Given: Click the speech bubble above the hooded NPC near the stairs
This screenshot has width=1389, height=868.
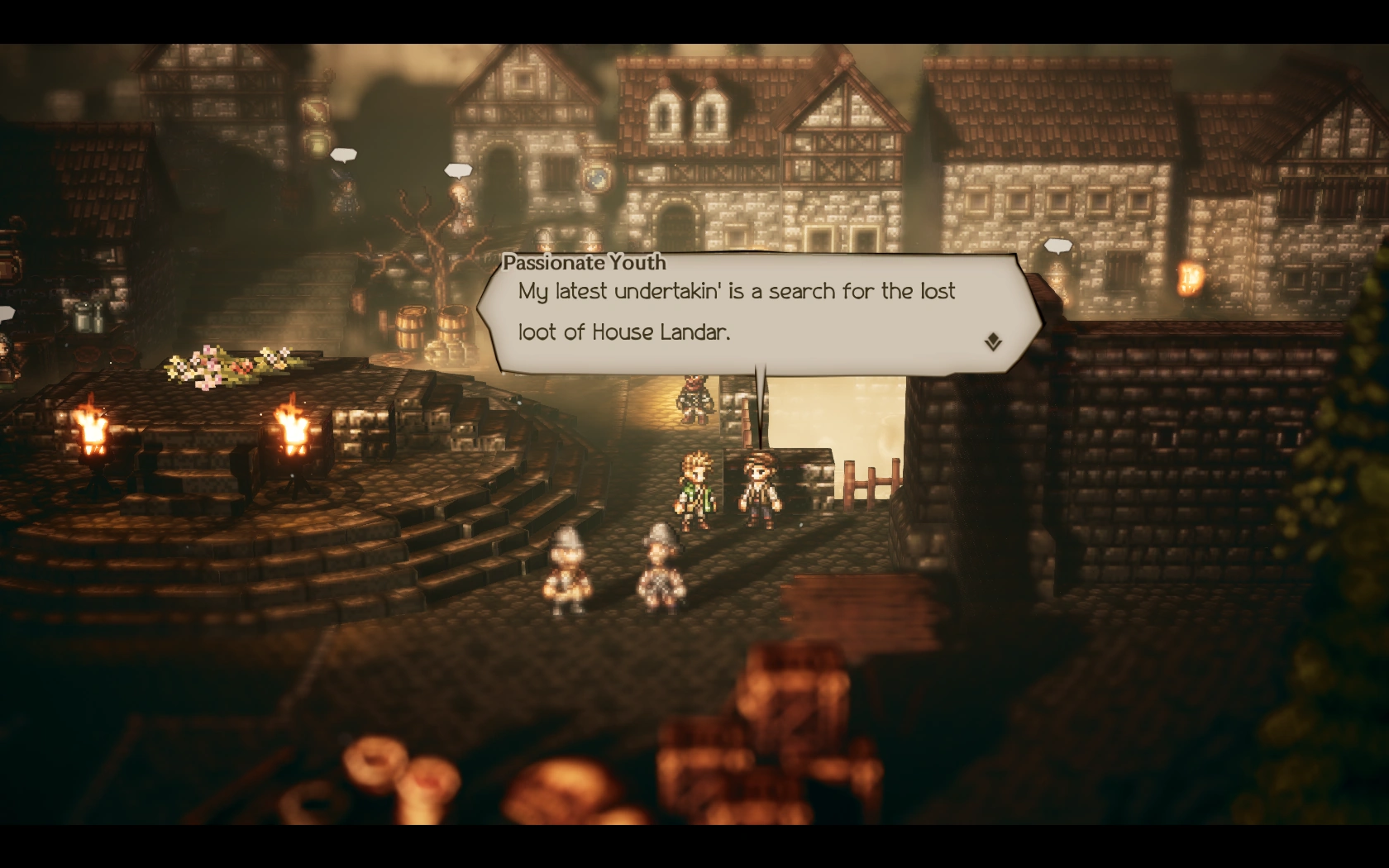Looking at the screenshot, I should (x=345, y=153).
